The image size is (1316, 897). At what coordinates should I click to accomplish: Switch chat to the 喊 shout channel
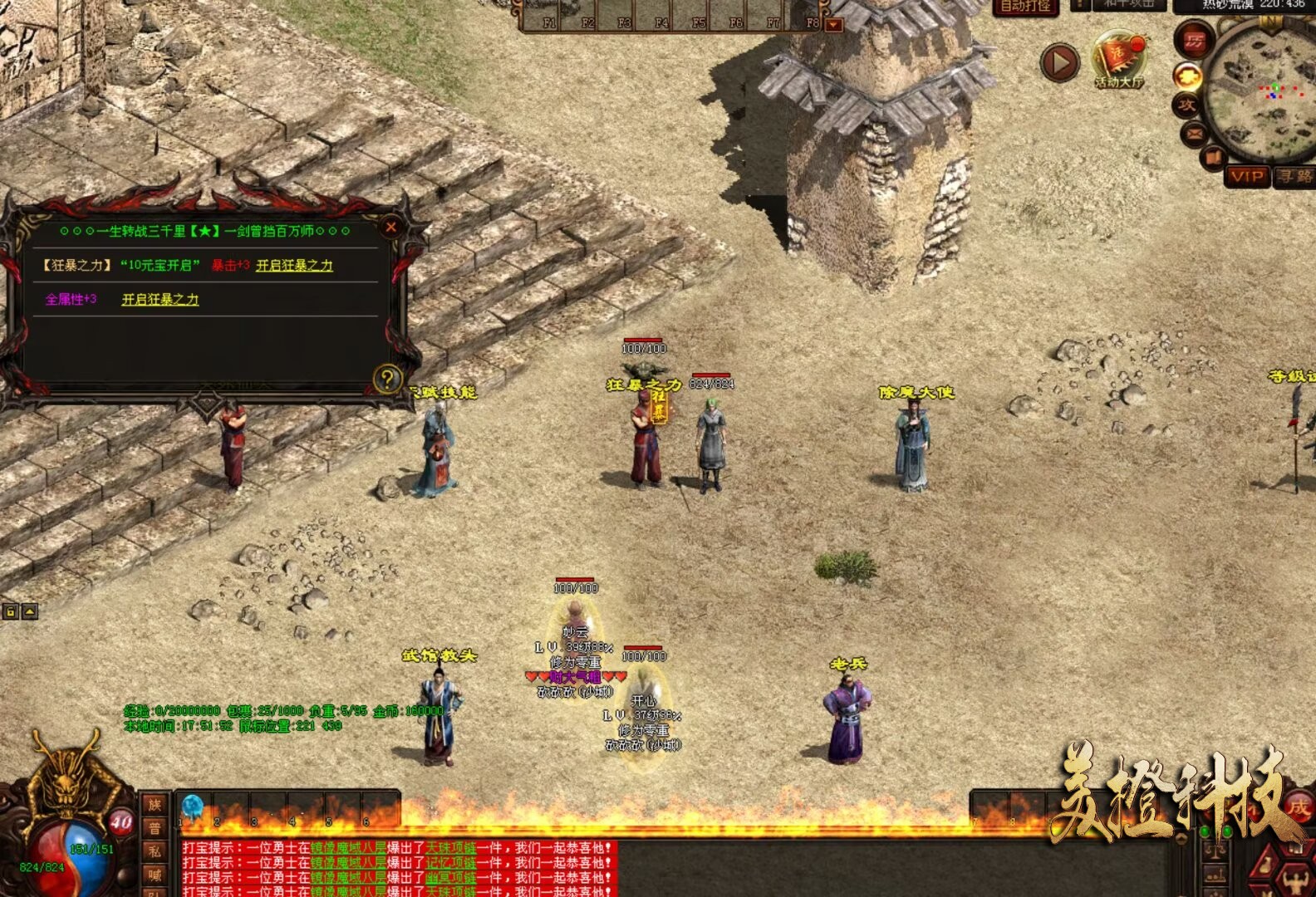coord(155,874)
